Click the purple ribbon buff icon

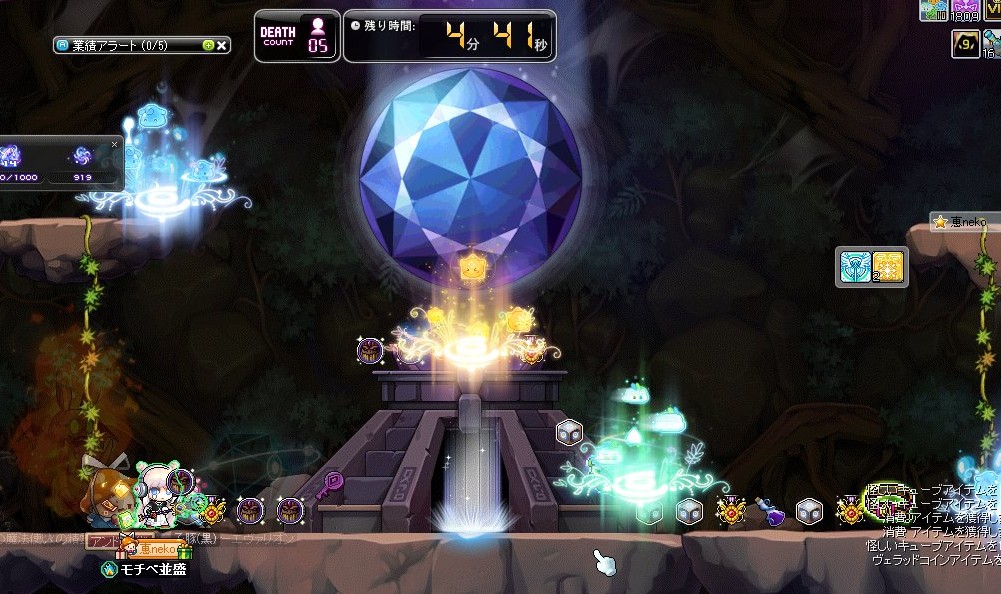coord(966,8)
